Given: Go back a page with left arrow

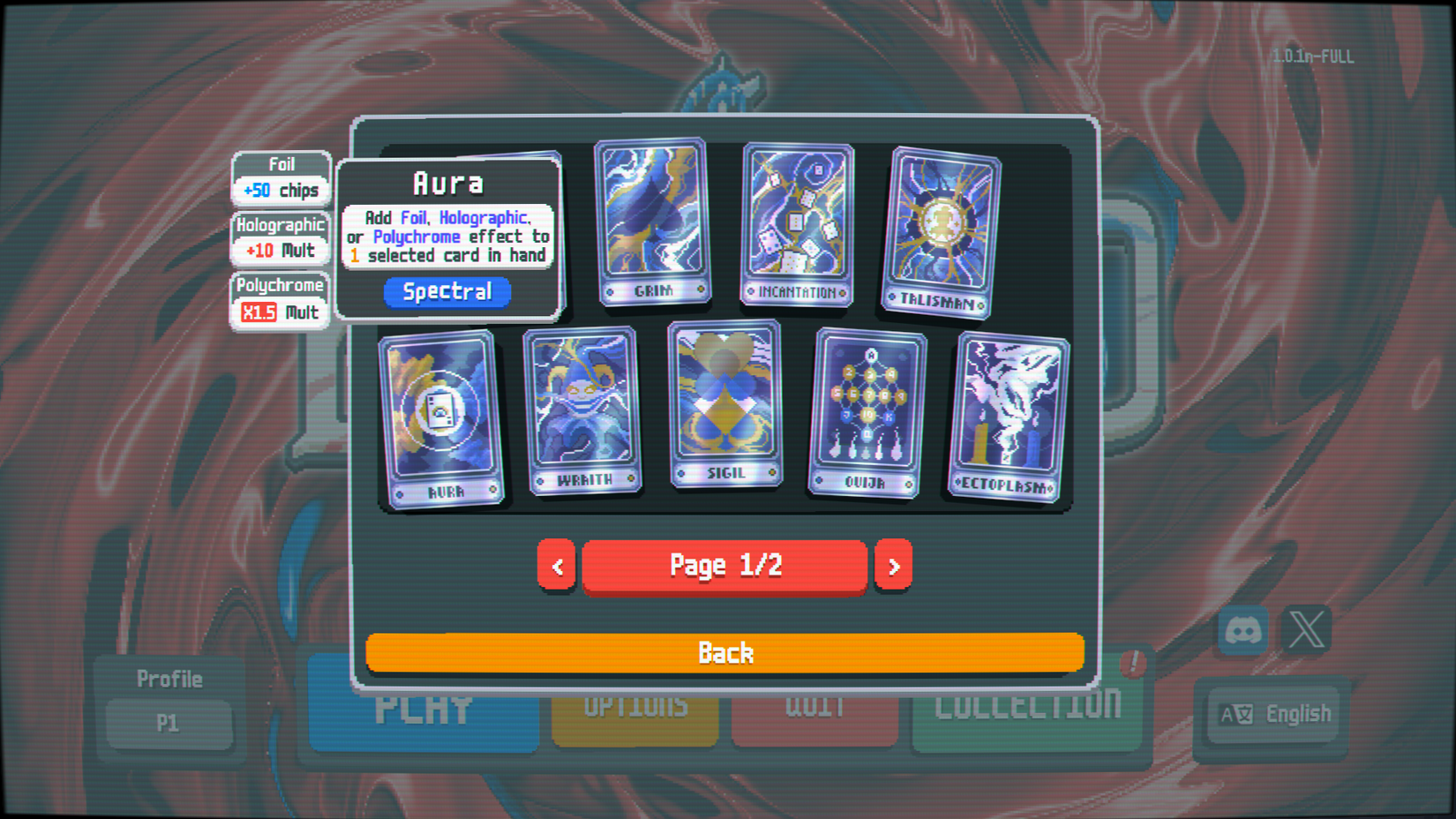Looking at the screenshot, I should (x=556, y=566).
